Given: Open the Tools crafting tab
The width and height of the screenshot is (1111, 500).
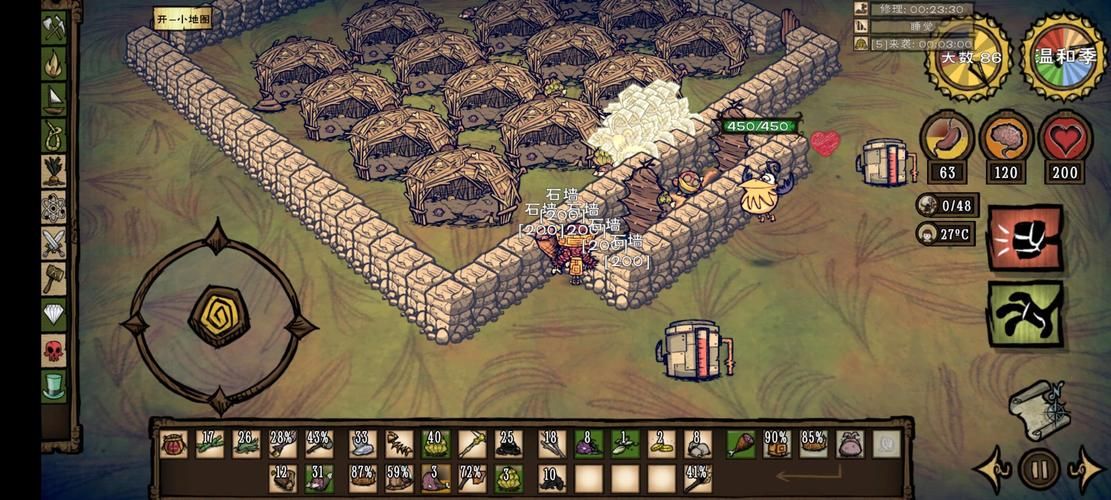Looking at the screenshot, I should point(54,28).
